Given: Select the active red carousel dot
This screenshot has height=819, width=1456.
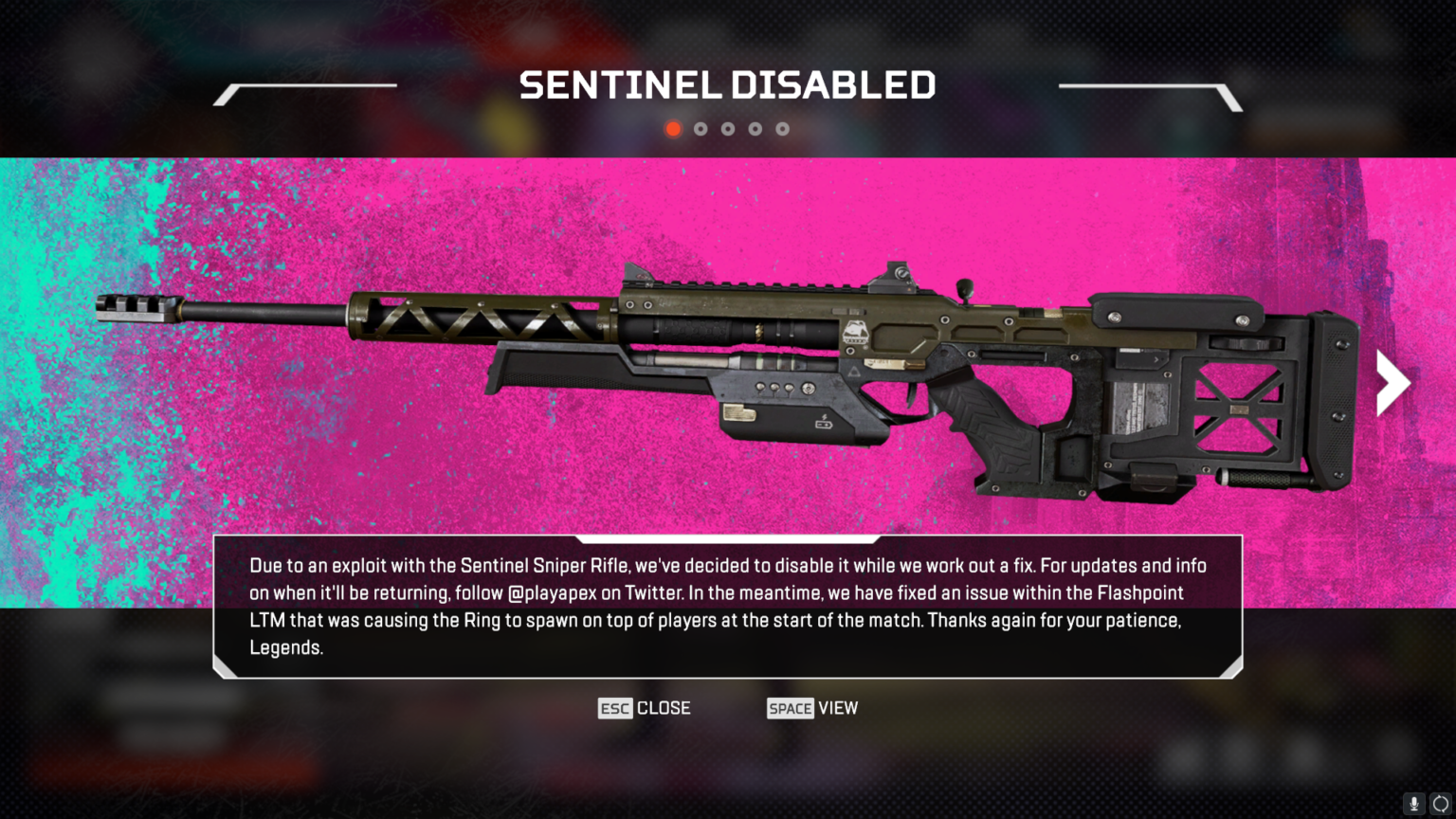Looking at the screenshot, I should pos(673,128).
